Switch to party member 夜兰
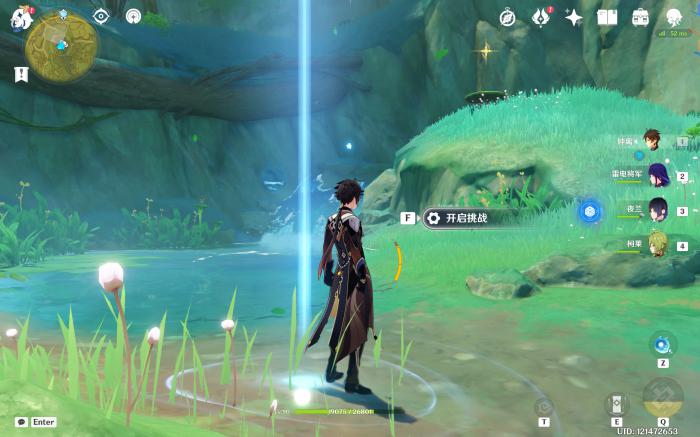The width and height of the screenshot is (700, 437). click(657, 210)
